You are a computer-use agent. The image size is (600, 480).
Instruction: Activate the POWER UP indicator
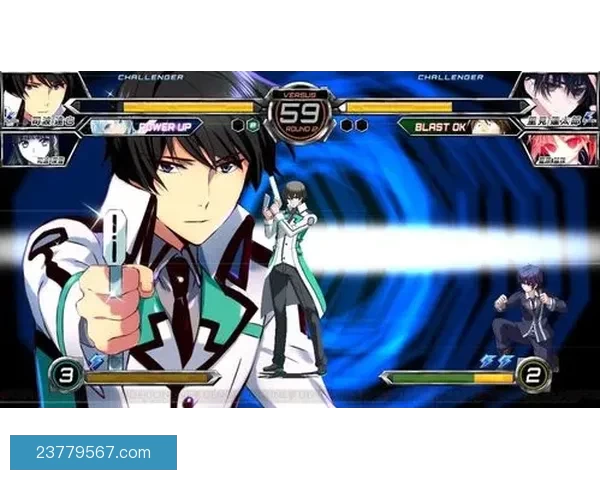[x=165, y=127]
